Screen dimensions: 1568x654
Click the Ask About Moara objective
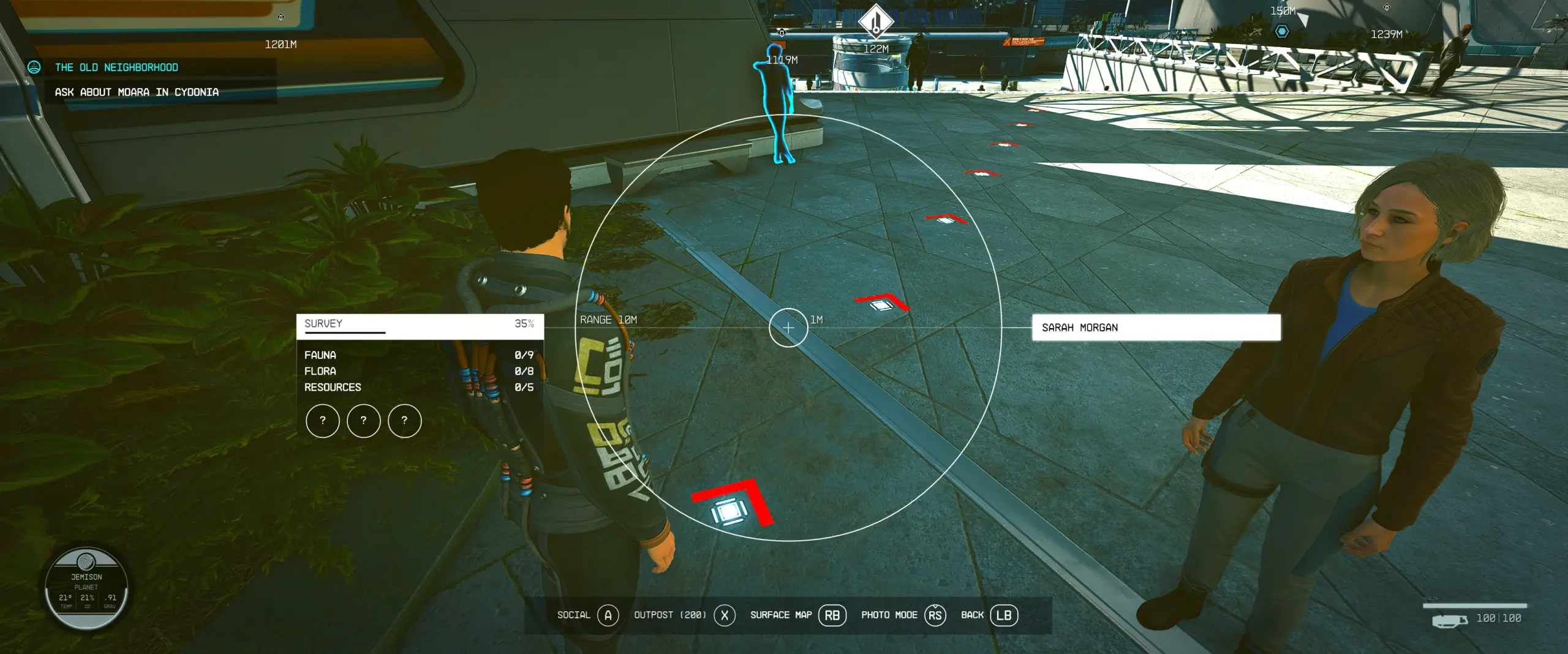click(x=137, y=92)
